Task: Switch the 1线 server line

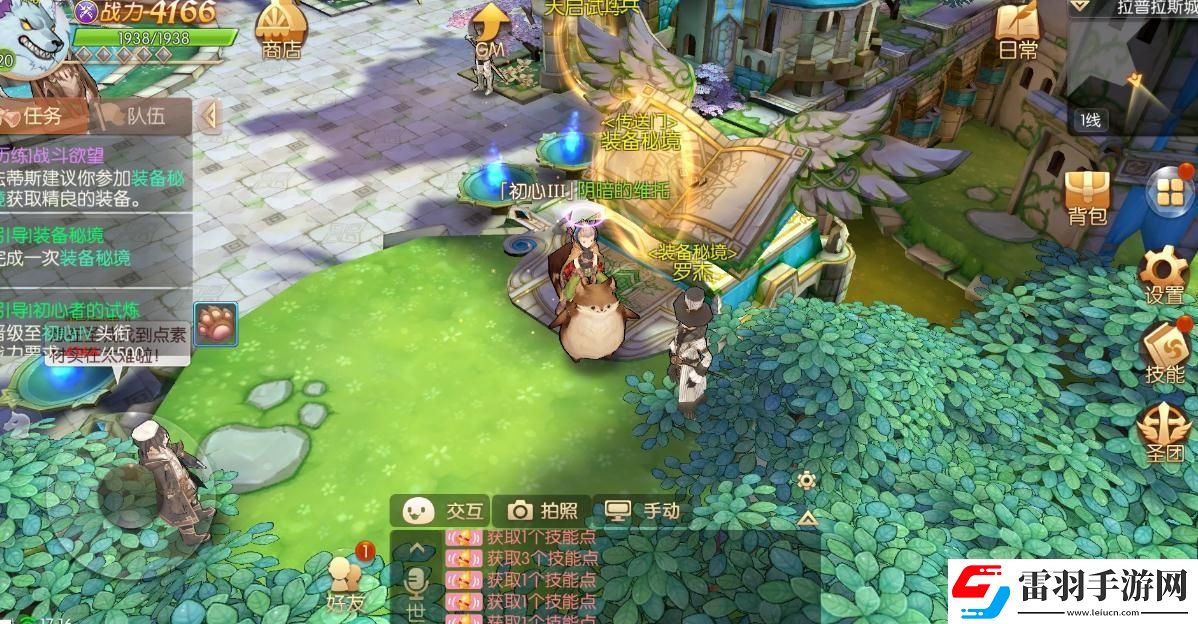Action: point(1091,121)
